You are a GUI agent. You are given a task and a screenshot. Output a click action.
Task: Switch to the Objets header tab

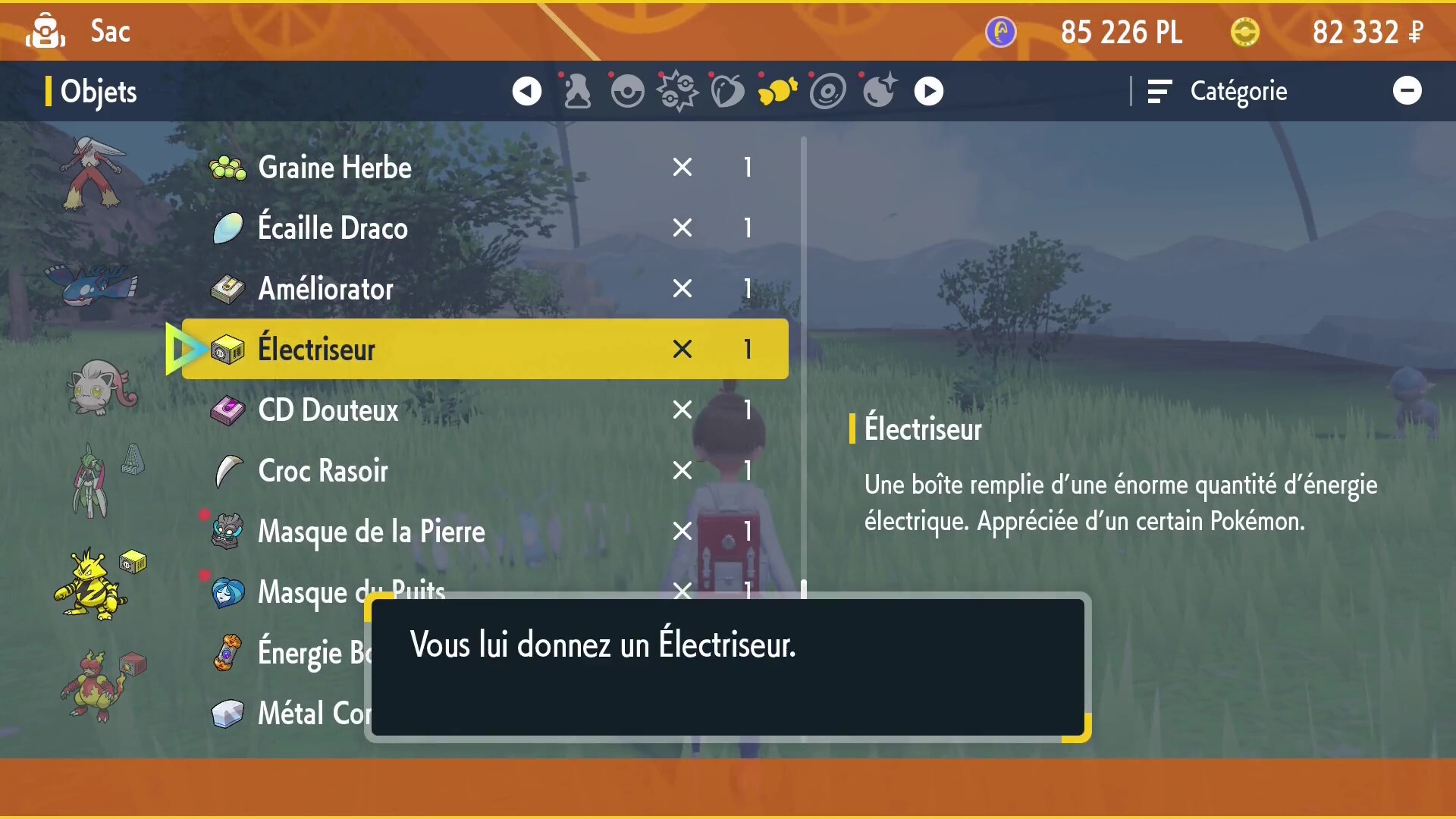point(99,91)
